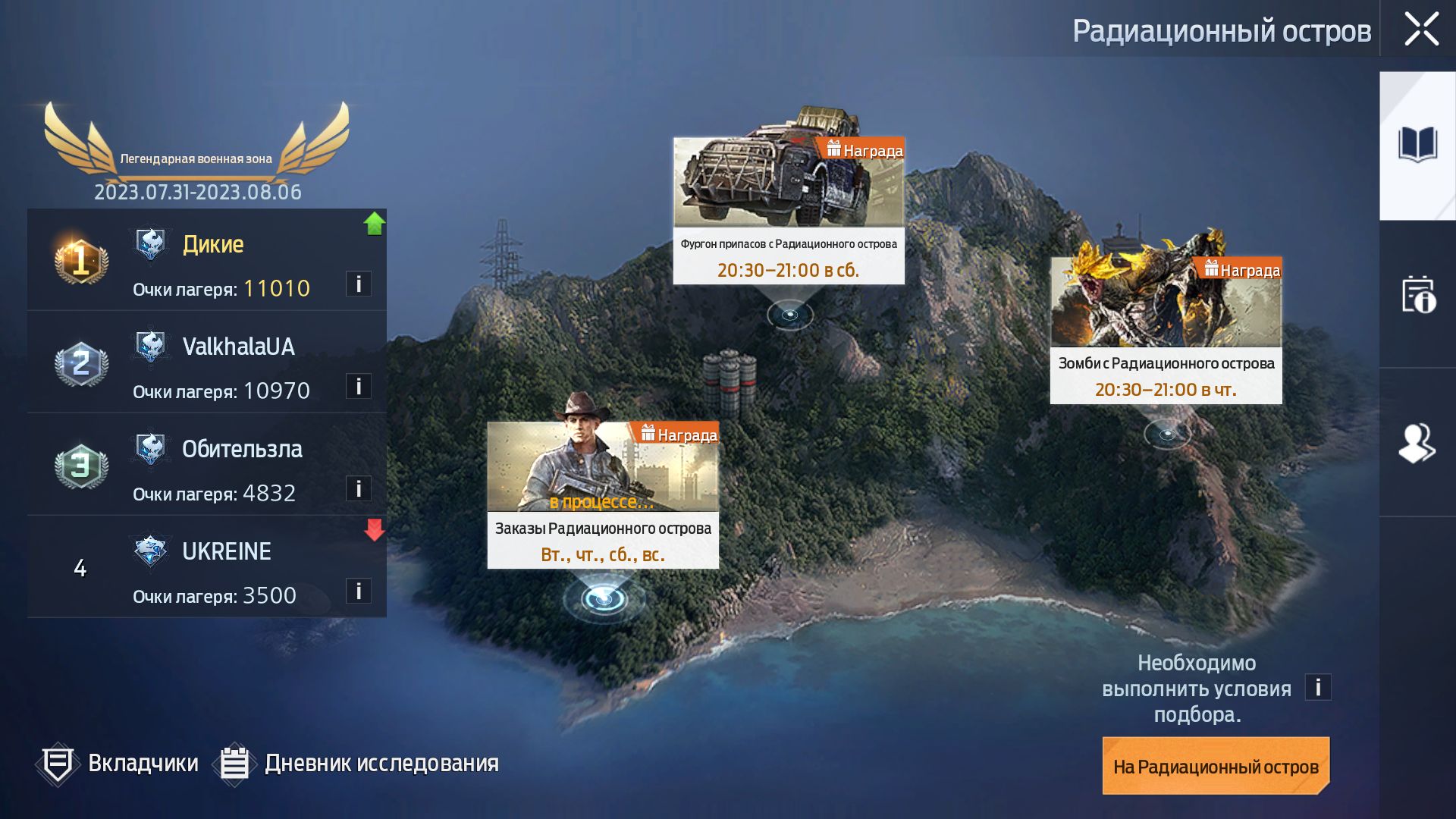Show info about pickup conditions
Image resolution: width=1456 pixels, height=819 pixels.
point(1317,687)
